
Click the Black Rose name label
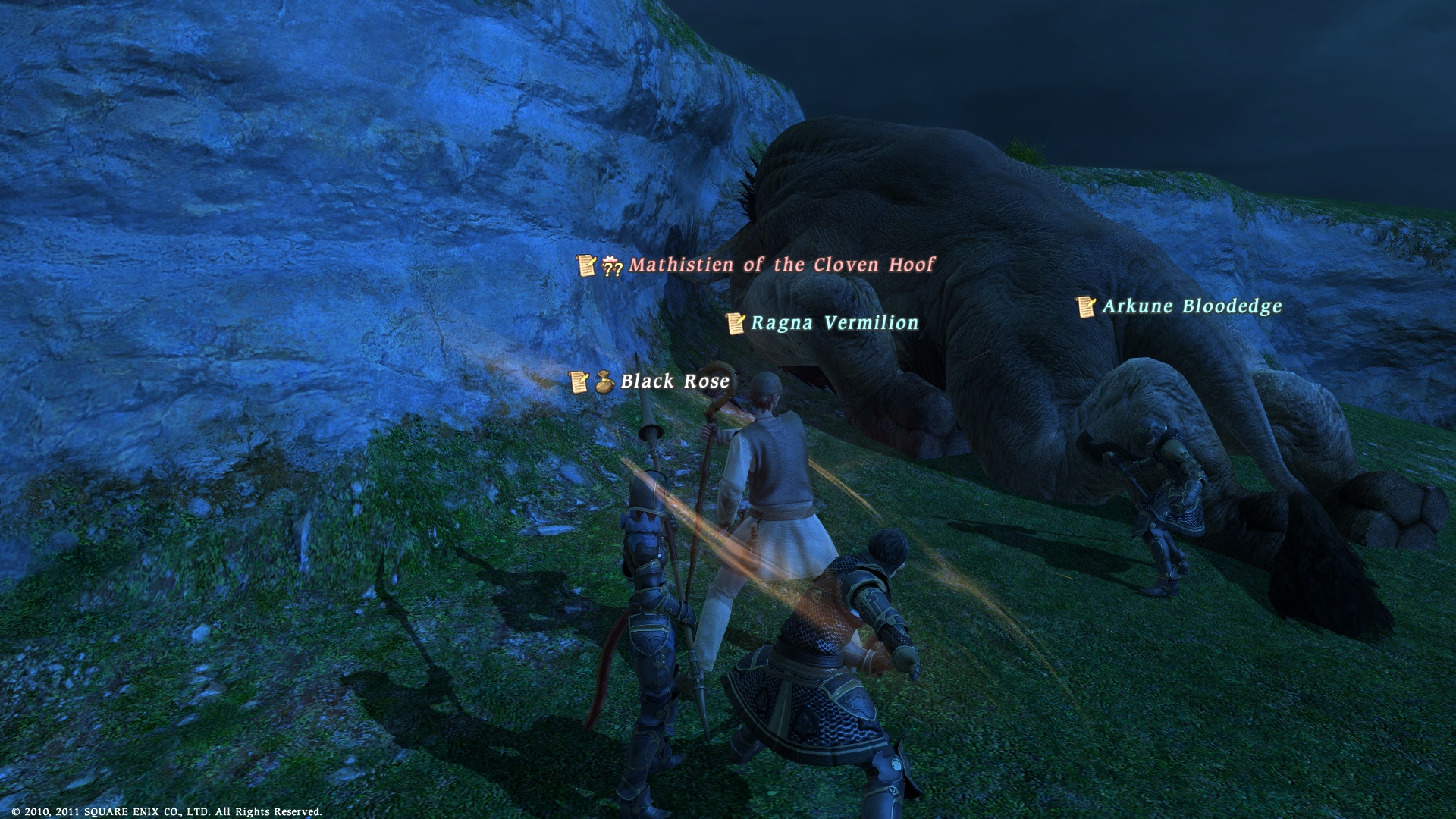(675, 381)
